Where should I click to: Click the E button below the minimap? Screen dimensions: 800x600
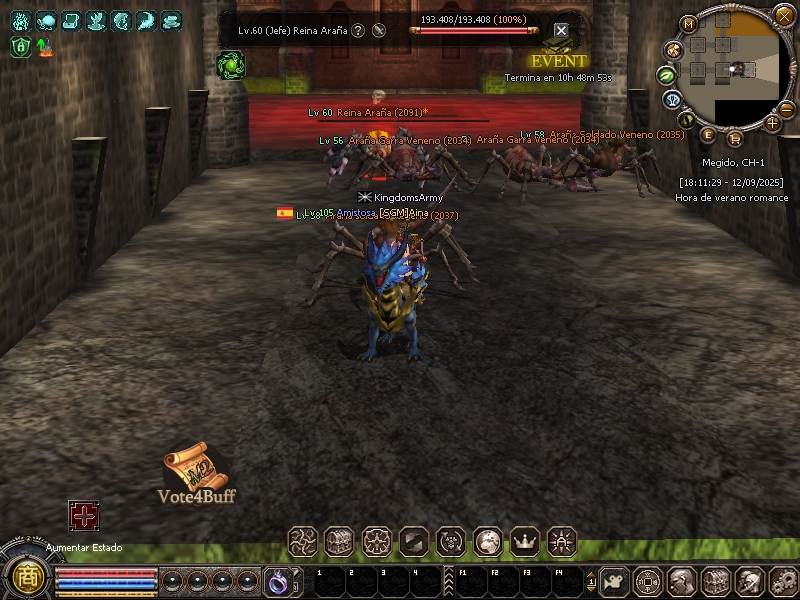[x=708, y=134]
